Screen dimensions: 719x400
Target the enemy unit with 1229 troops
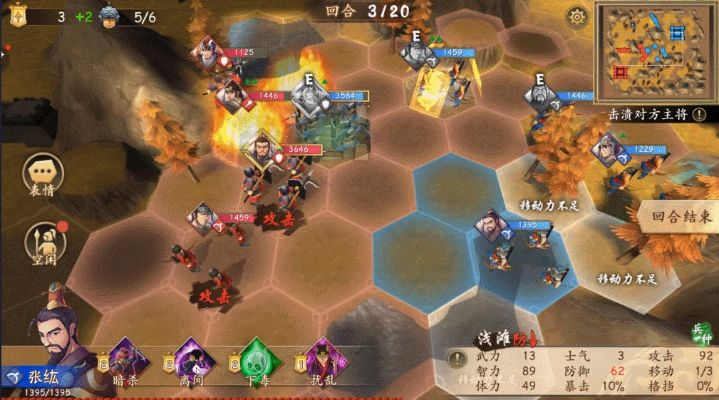point(606,152)
